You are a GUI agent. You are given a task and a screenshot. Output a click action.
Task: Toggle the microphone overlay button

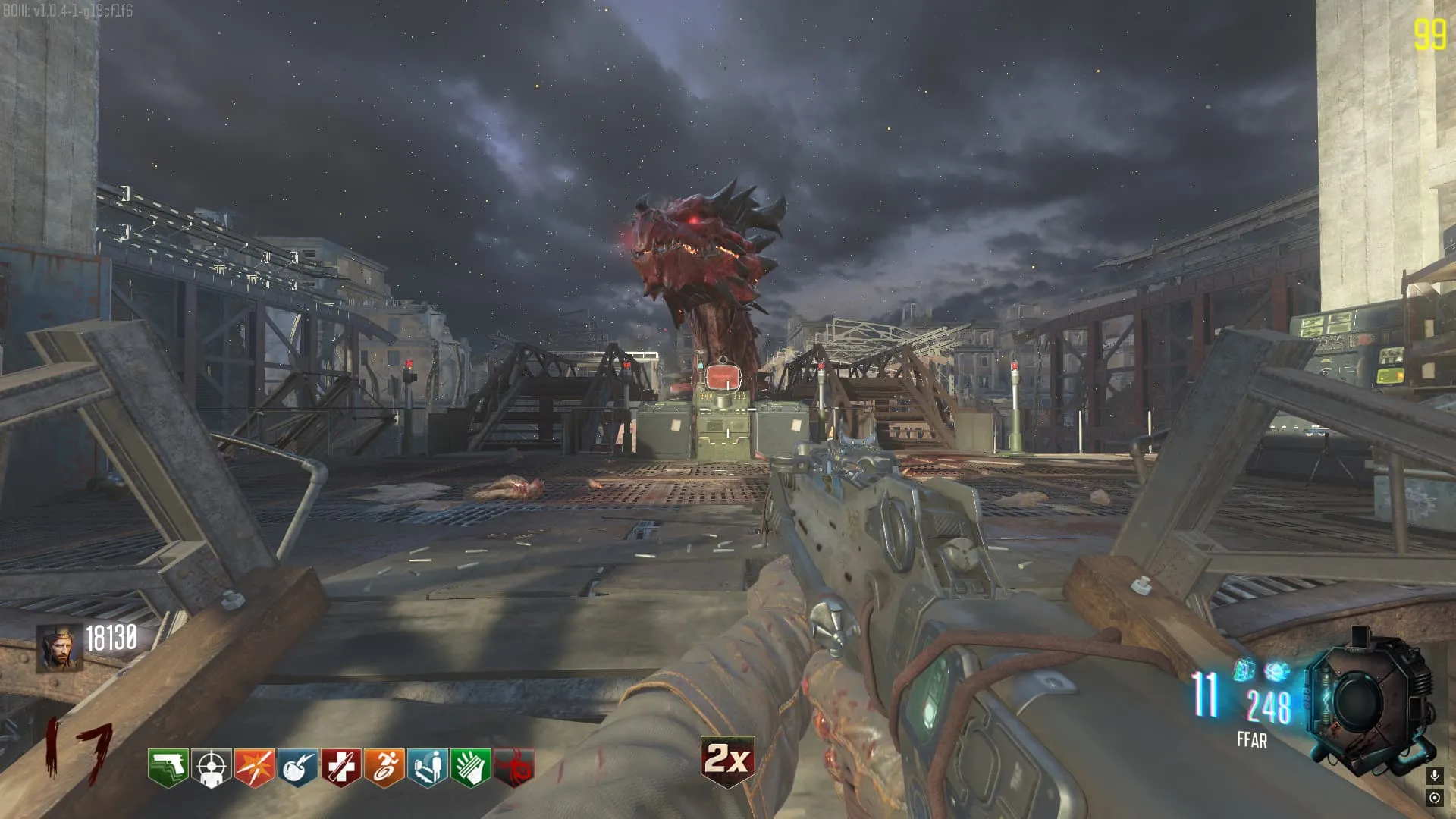1434,775
